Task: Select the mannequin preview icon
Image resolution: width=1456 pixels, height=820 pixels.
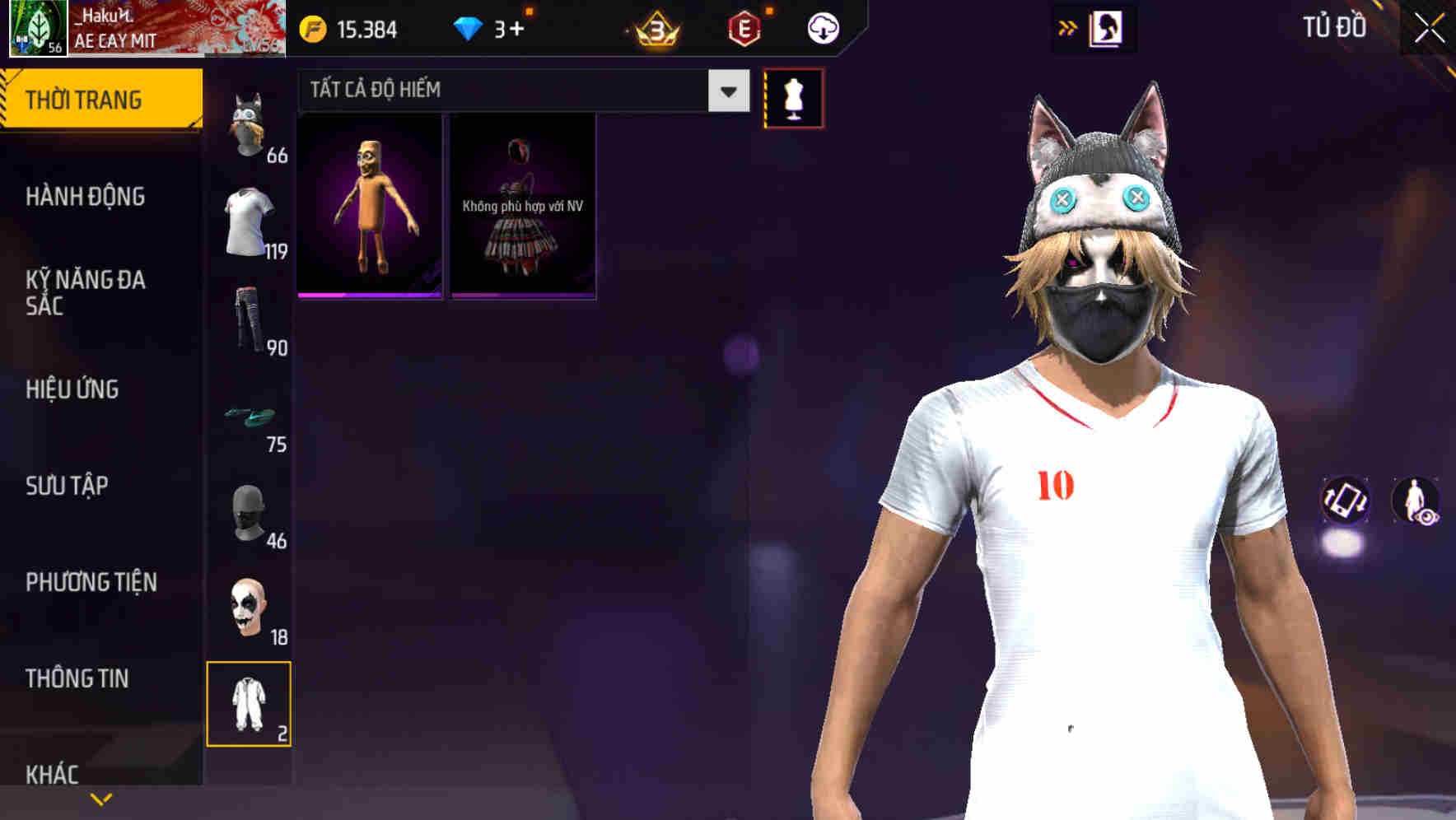Action: 795,97
